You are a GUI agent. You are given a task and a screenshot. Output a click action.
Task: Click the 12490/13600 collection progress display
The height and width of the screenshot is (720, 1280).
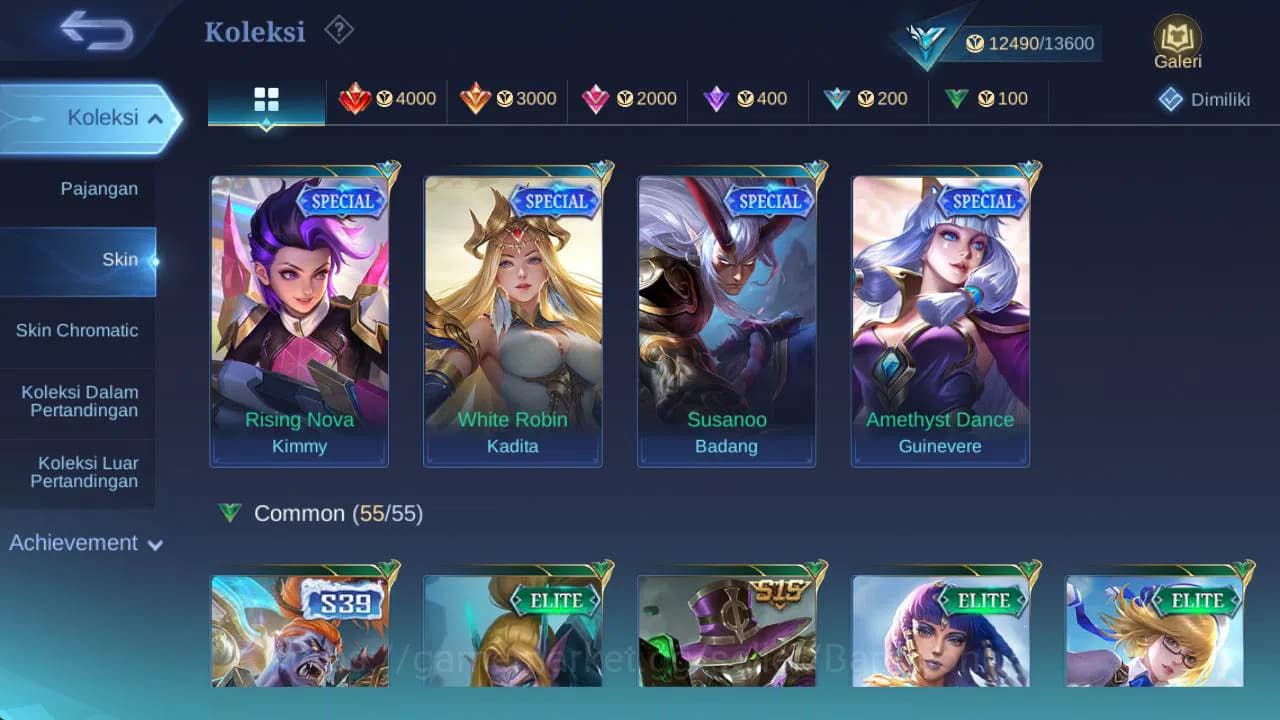pos(1031,43)
